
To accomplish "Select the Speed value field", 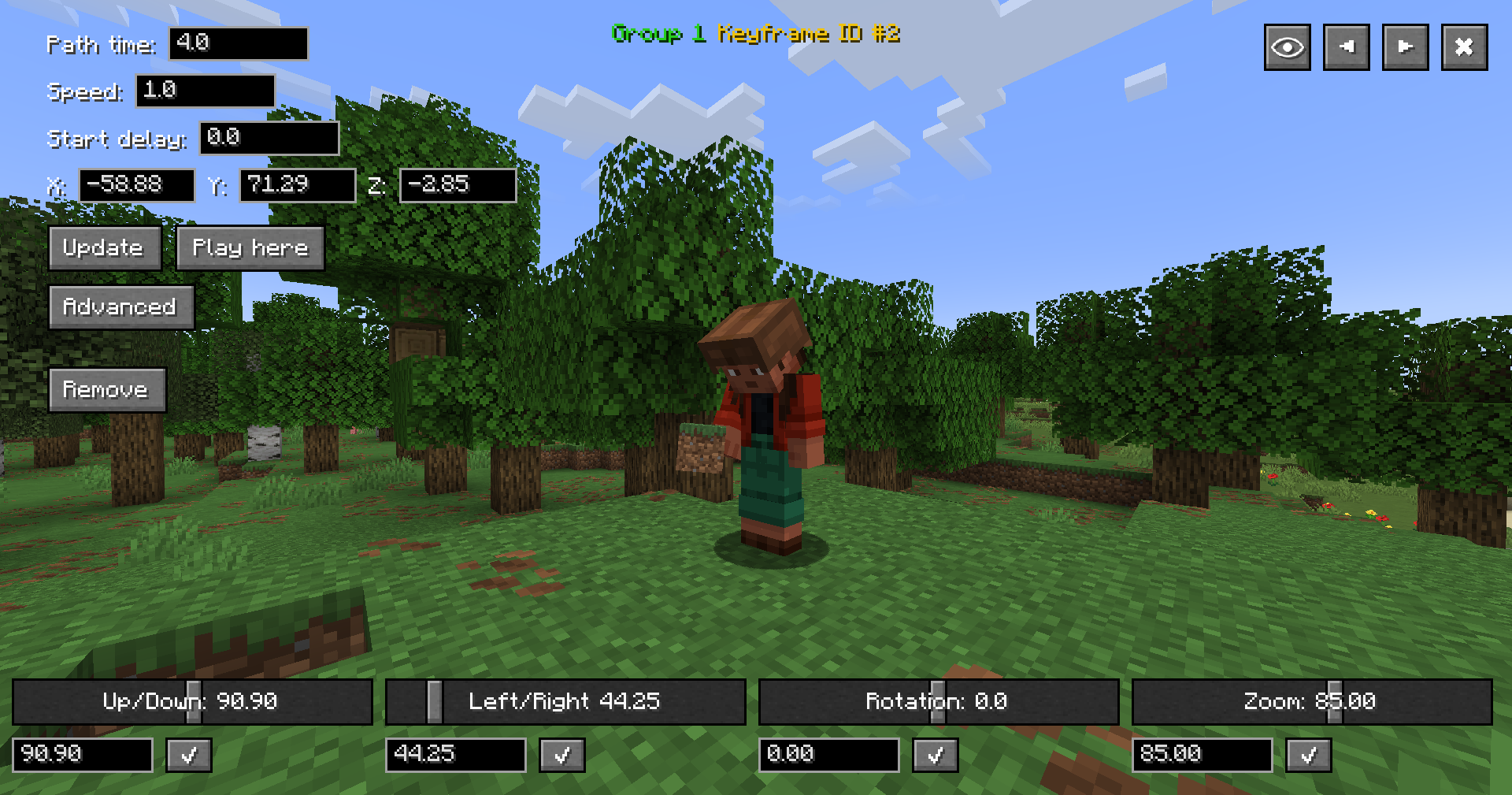I will tap(205, 91).
